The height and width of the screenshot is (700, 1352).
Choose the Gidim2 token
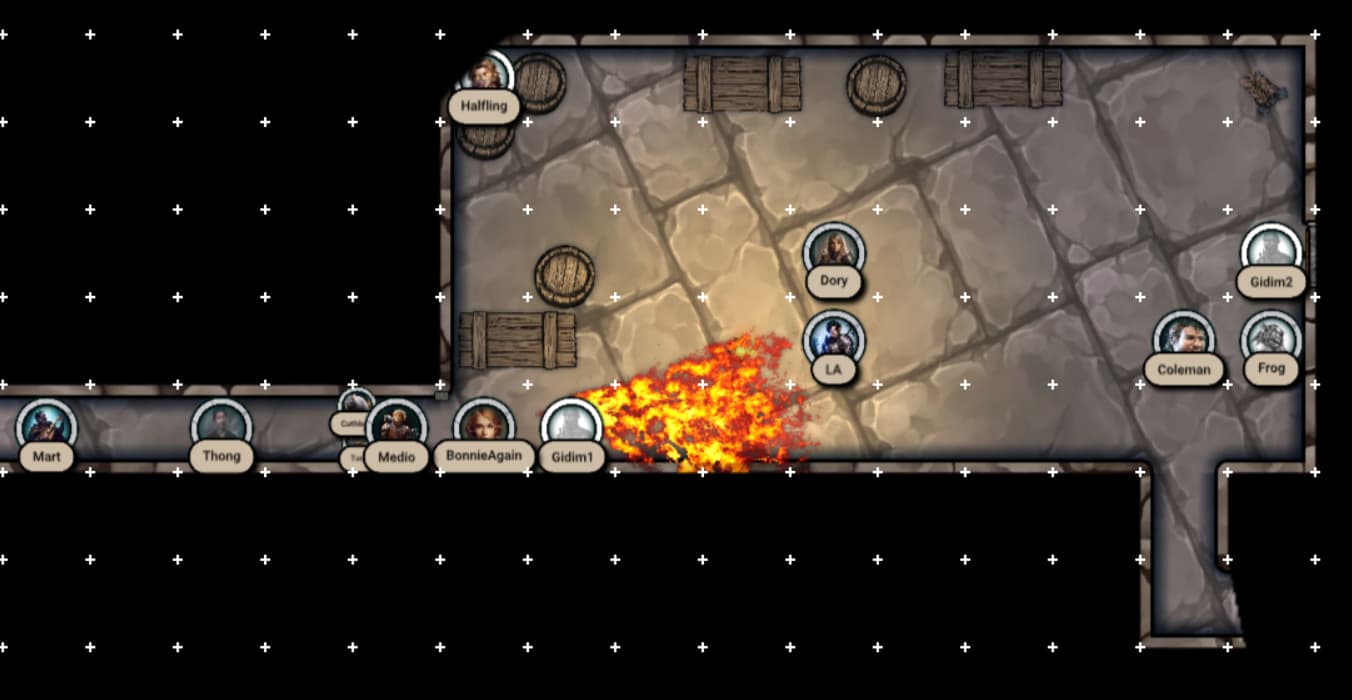[x=1271, y=252]
